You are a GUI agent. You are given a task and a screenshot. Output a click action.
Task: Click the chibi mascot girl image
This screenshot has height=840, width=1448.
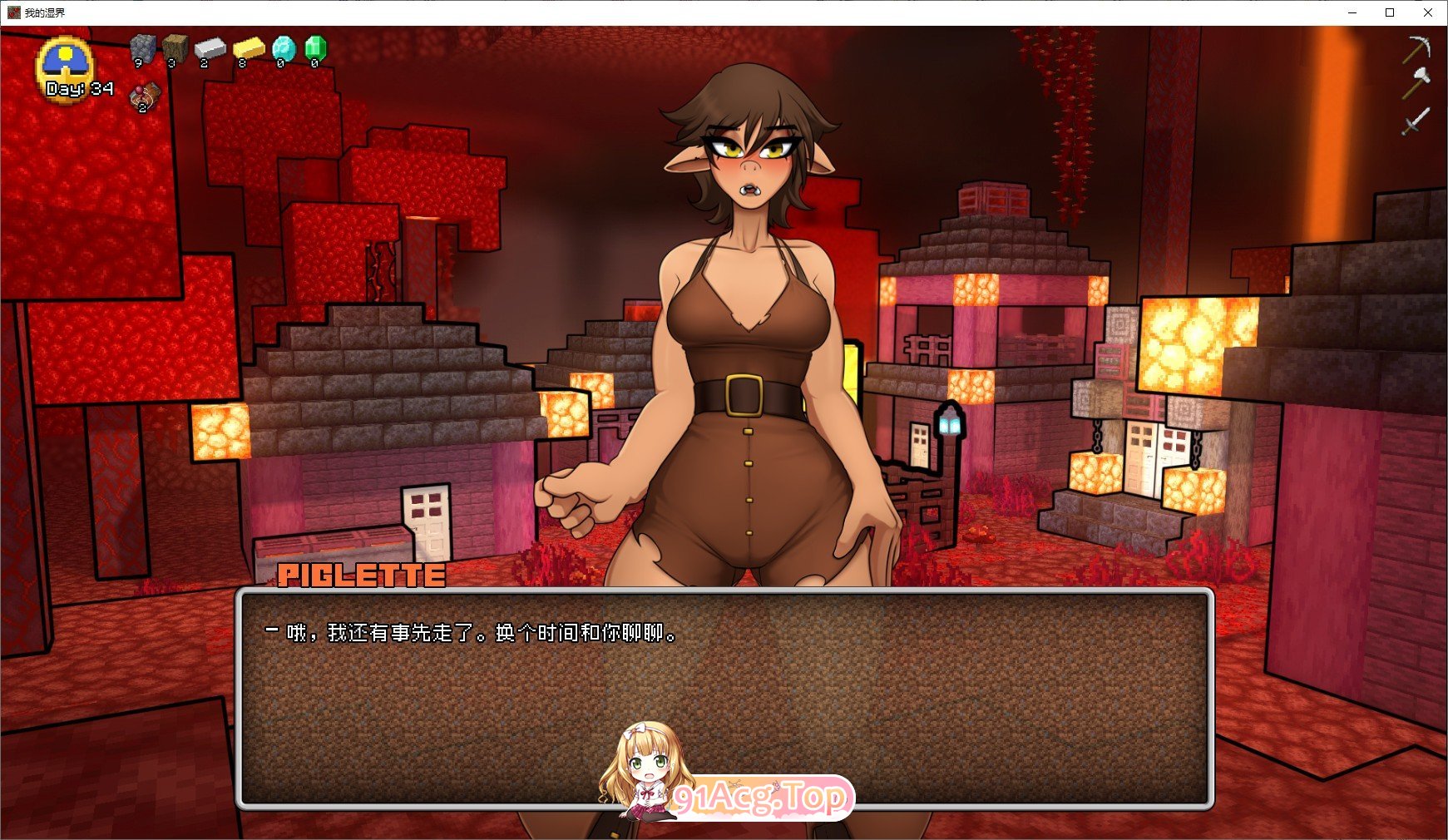645,773
